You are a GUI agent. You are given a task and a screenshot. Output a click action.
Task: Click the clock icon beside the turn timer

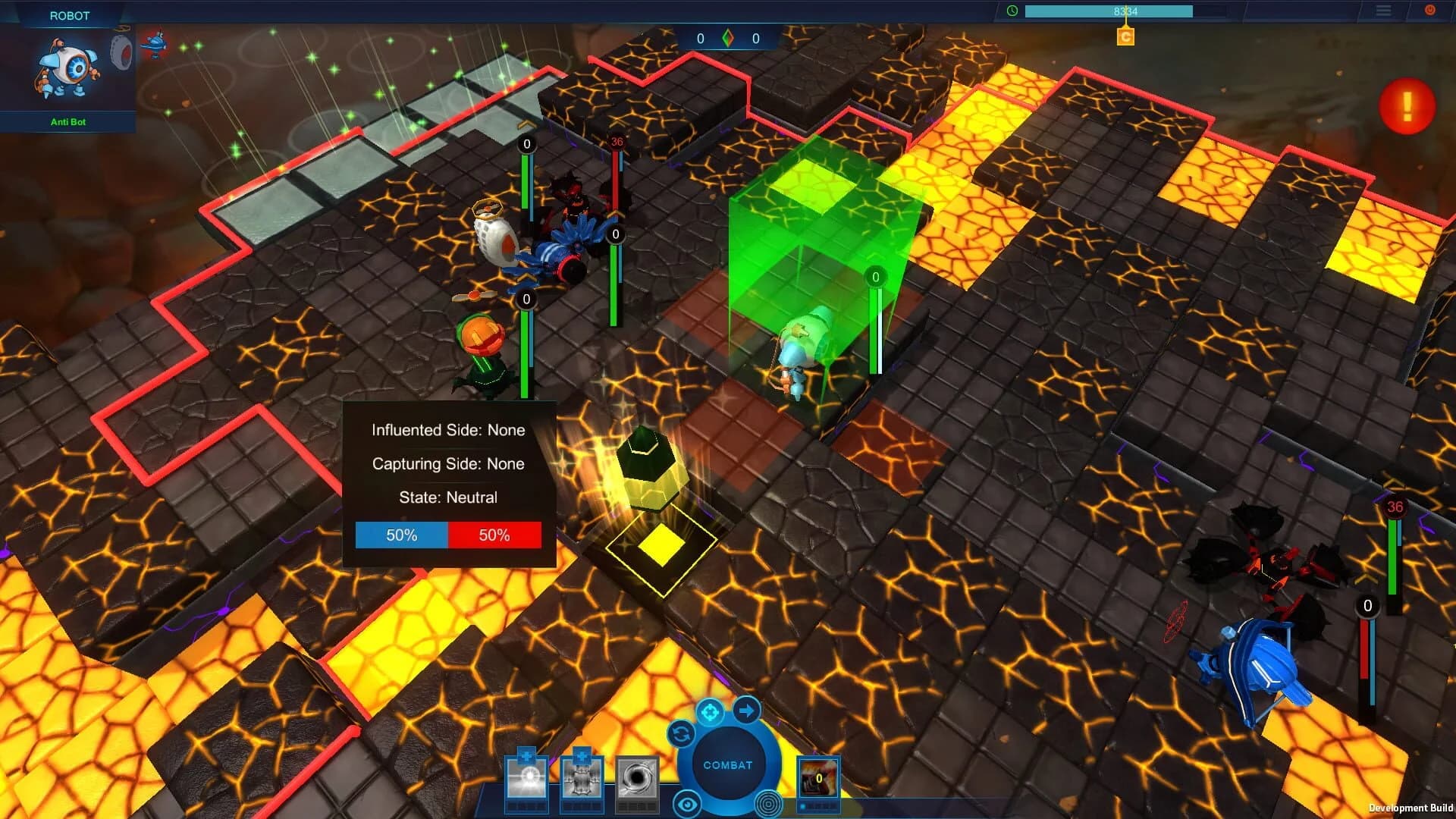coord(1012,11)
